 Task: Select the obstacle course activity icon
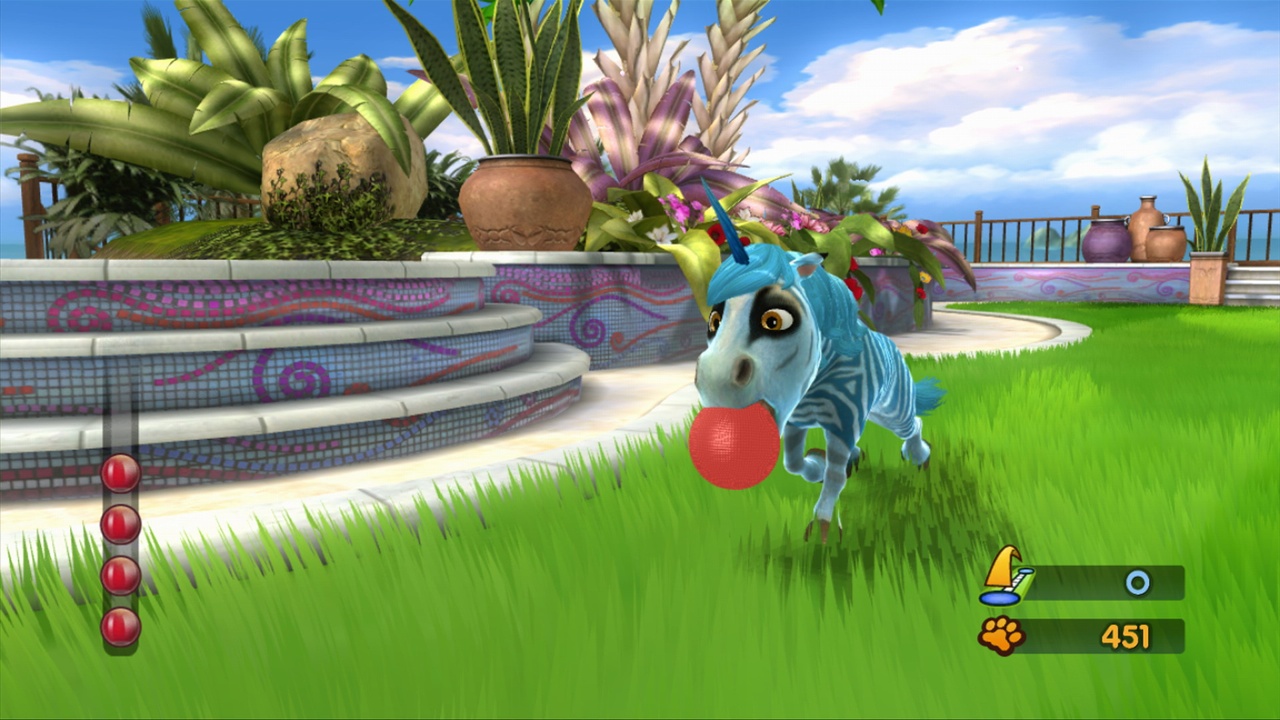1003,580
